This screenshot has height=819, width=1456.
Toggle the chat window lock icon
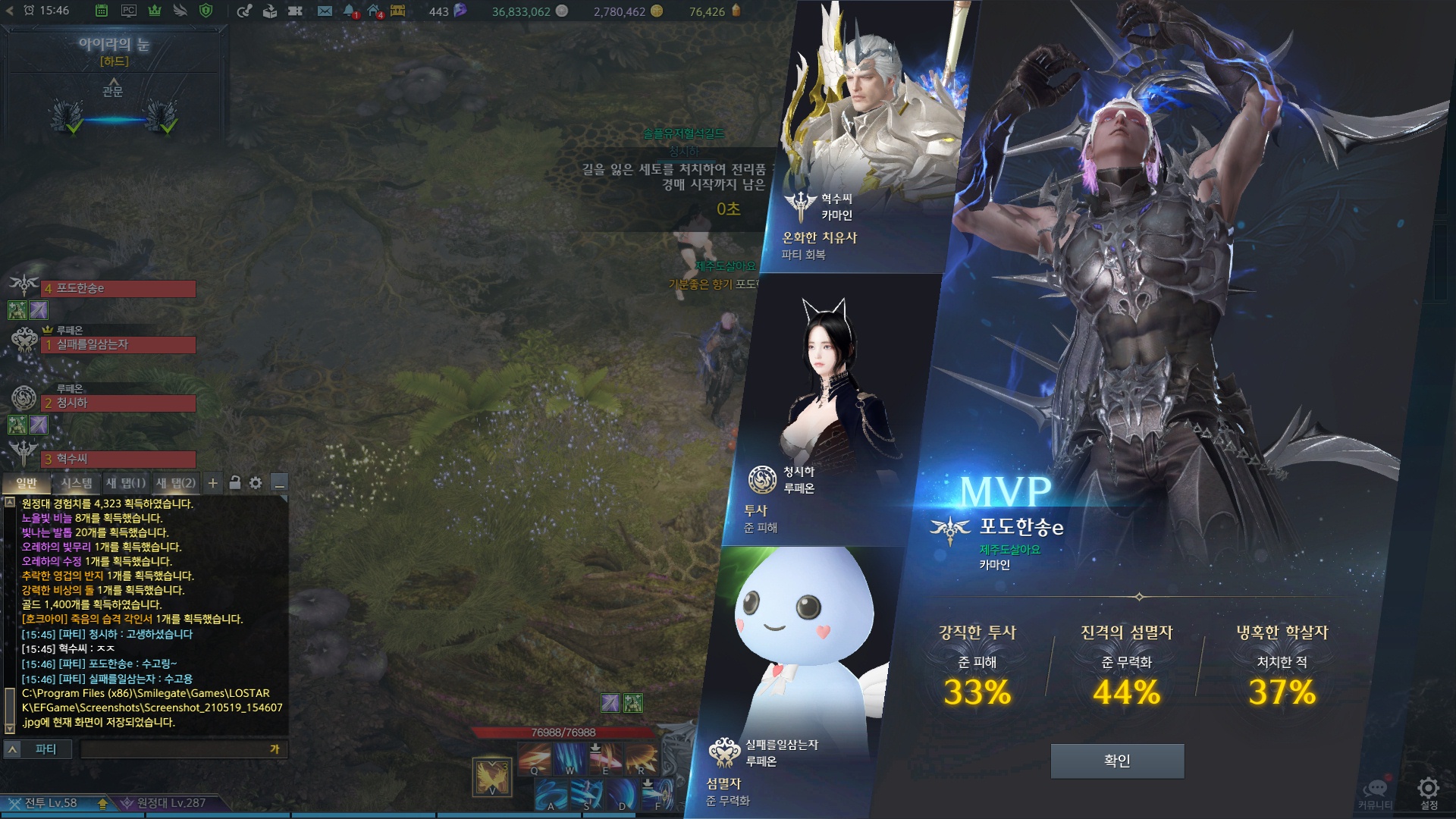tap(235, 483)
